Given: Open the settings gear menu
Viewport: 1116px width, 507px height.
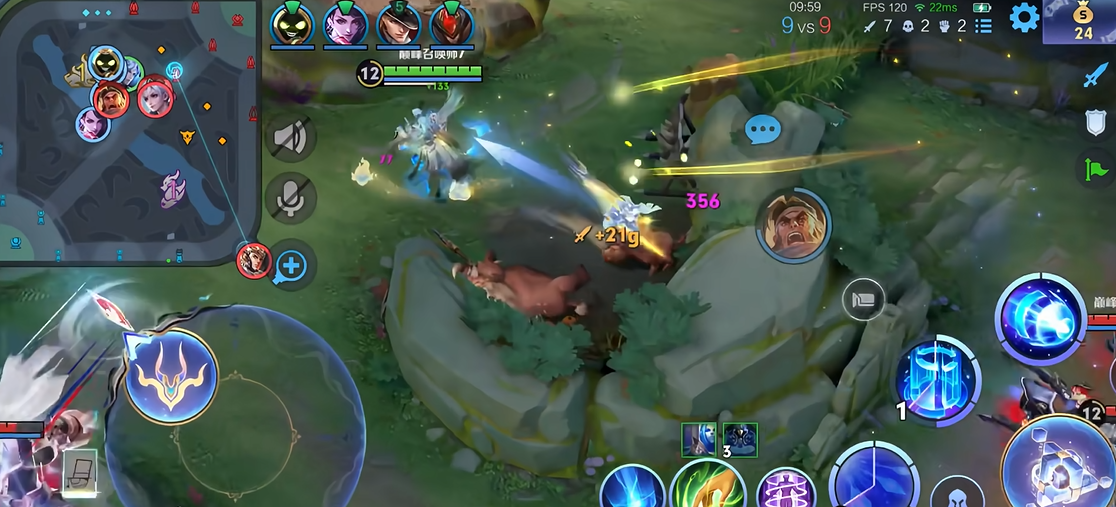Looking at the screenshot, I should click(1023, 17).
